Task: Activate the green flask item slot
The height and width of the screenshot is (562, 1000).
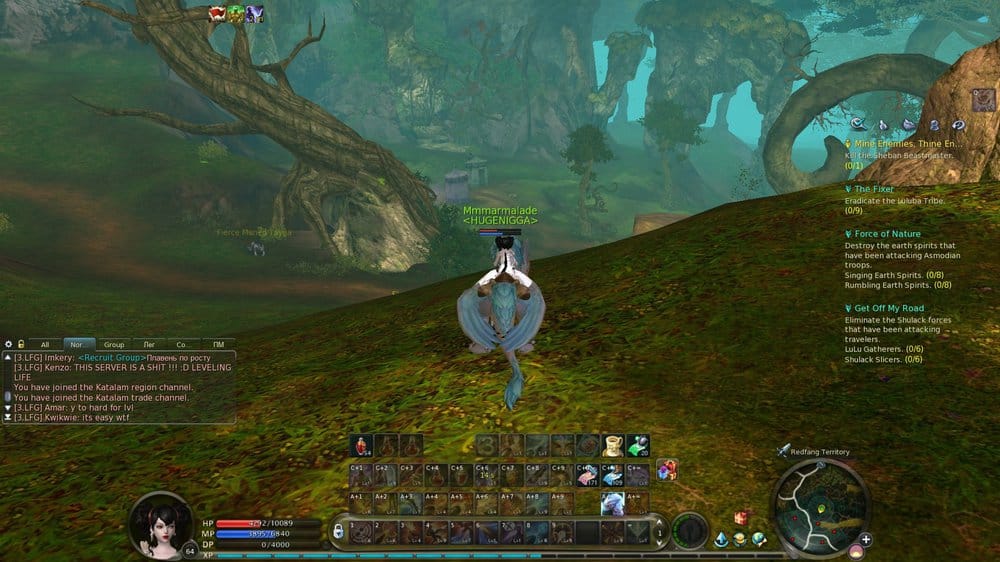Action: coord(638,445)
